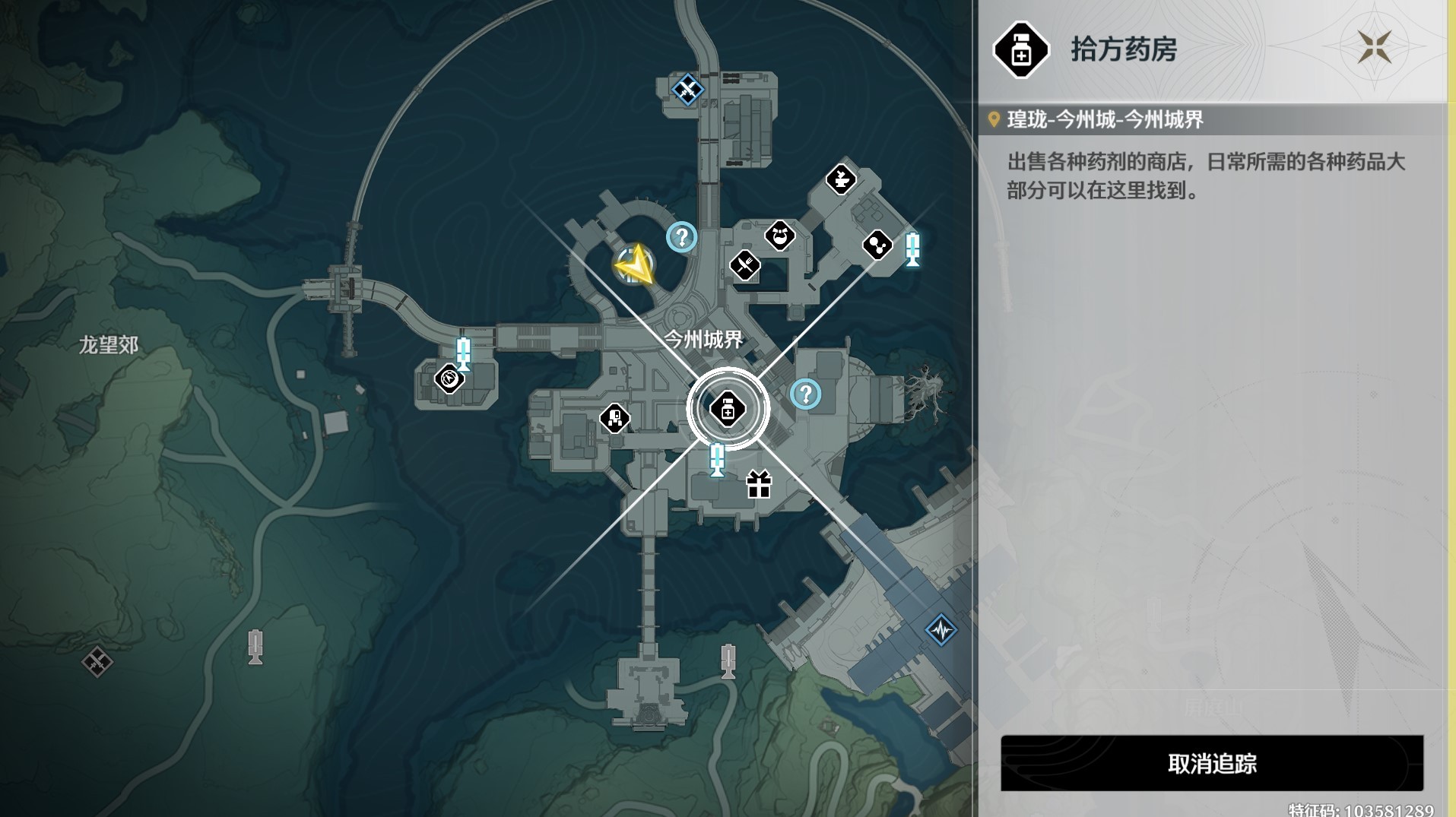The height and width of the screenshot is (817, 1456).
Task: Select the tracked 拾方药房 pharmacy marker
Action: pyautogui.click(x=728, y=409)
